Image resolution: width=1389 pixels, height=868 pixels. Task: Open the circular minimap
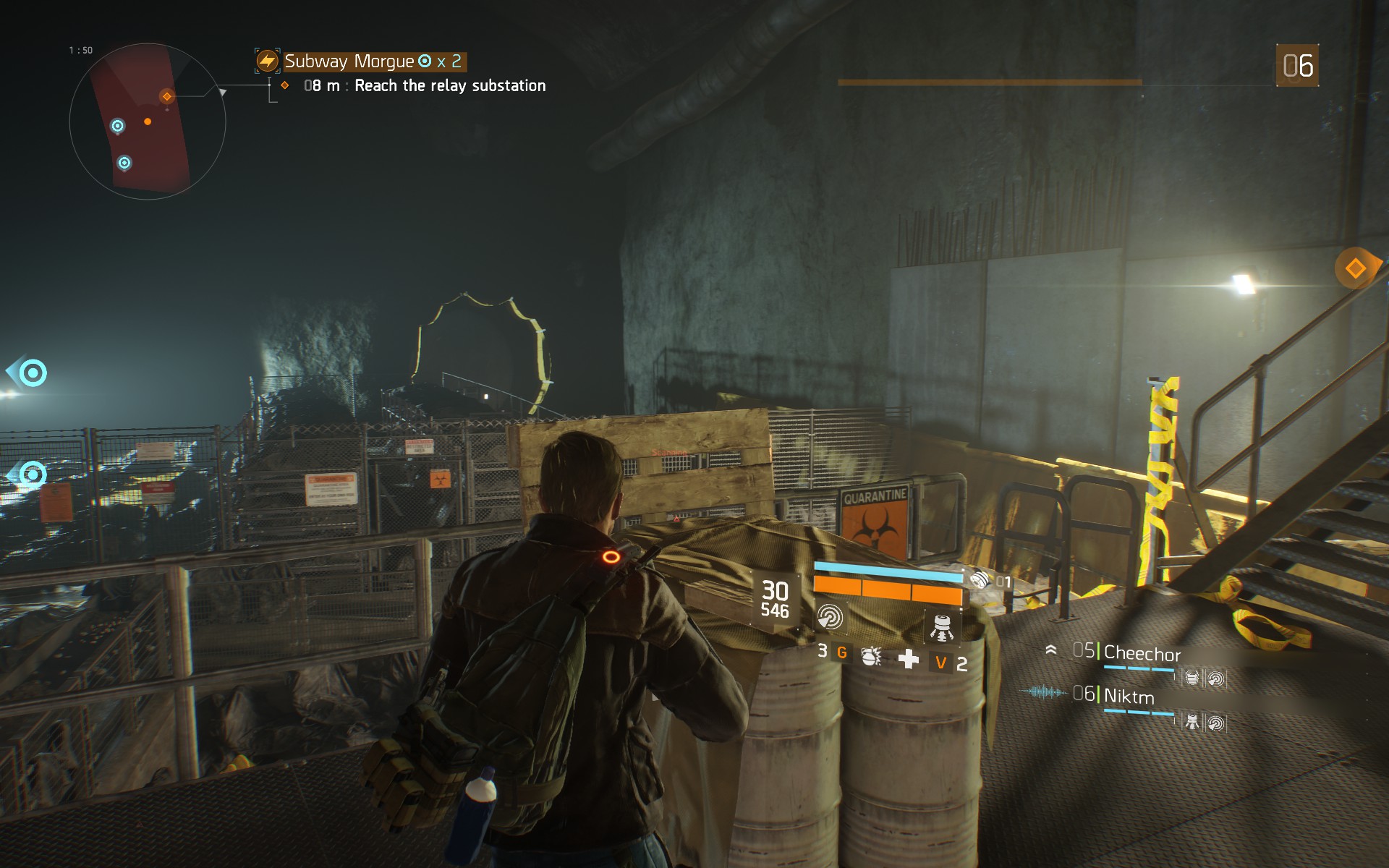[x=148, y=122]
